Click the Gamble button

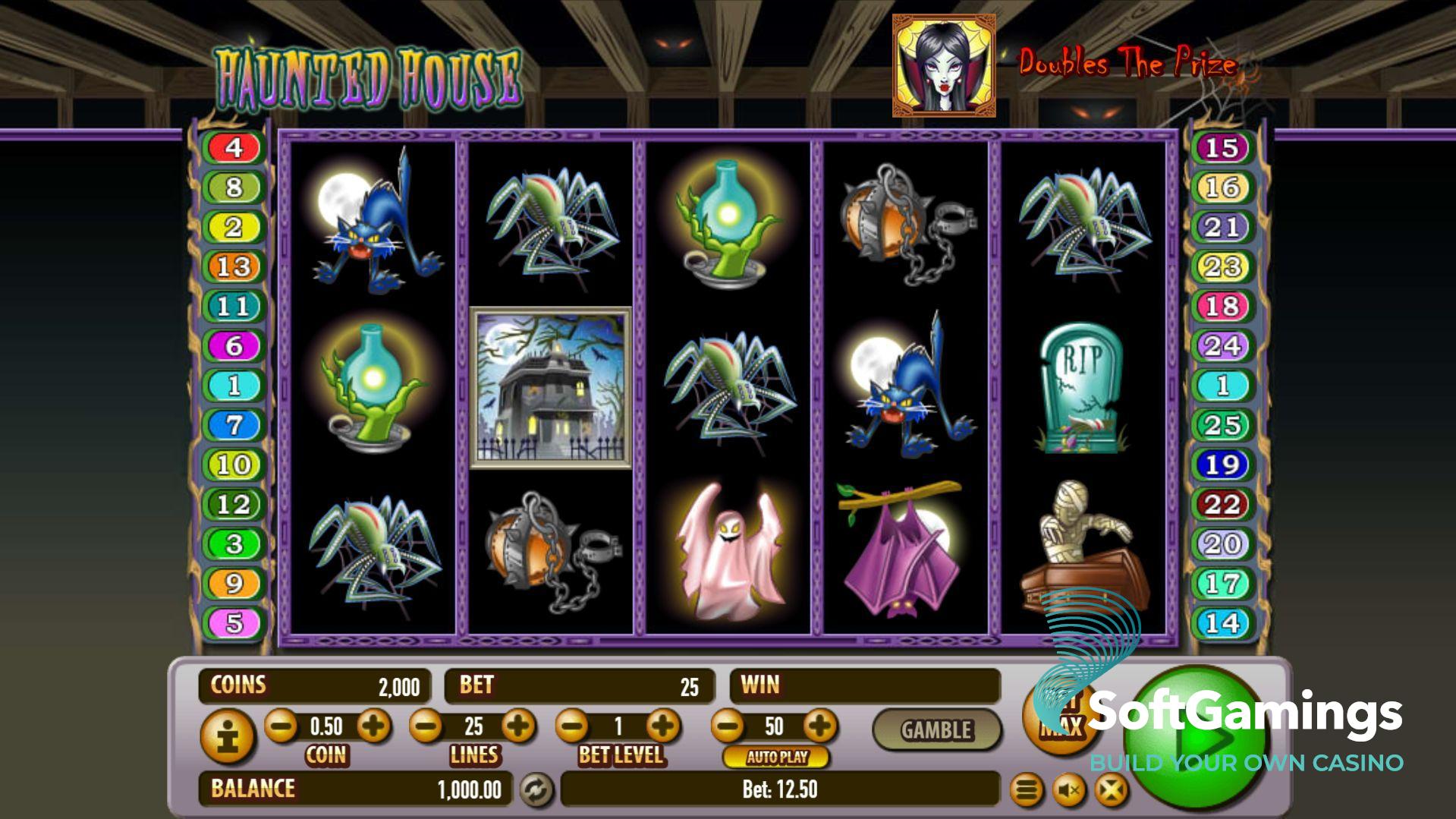(x=936, y=730)
